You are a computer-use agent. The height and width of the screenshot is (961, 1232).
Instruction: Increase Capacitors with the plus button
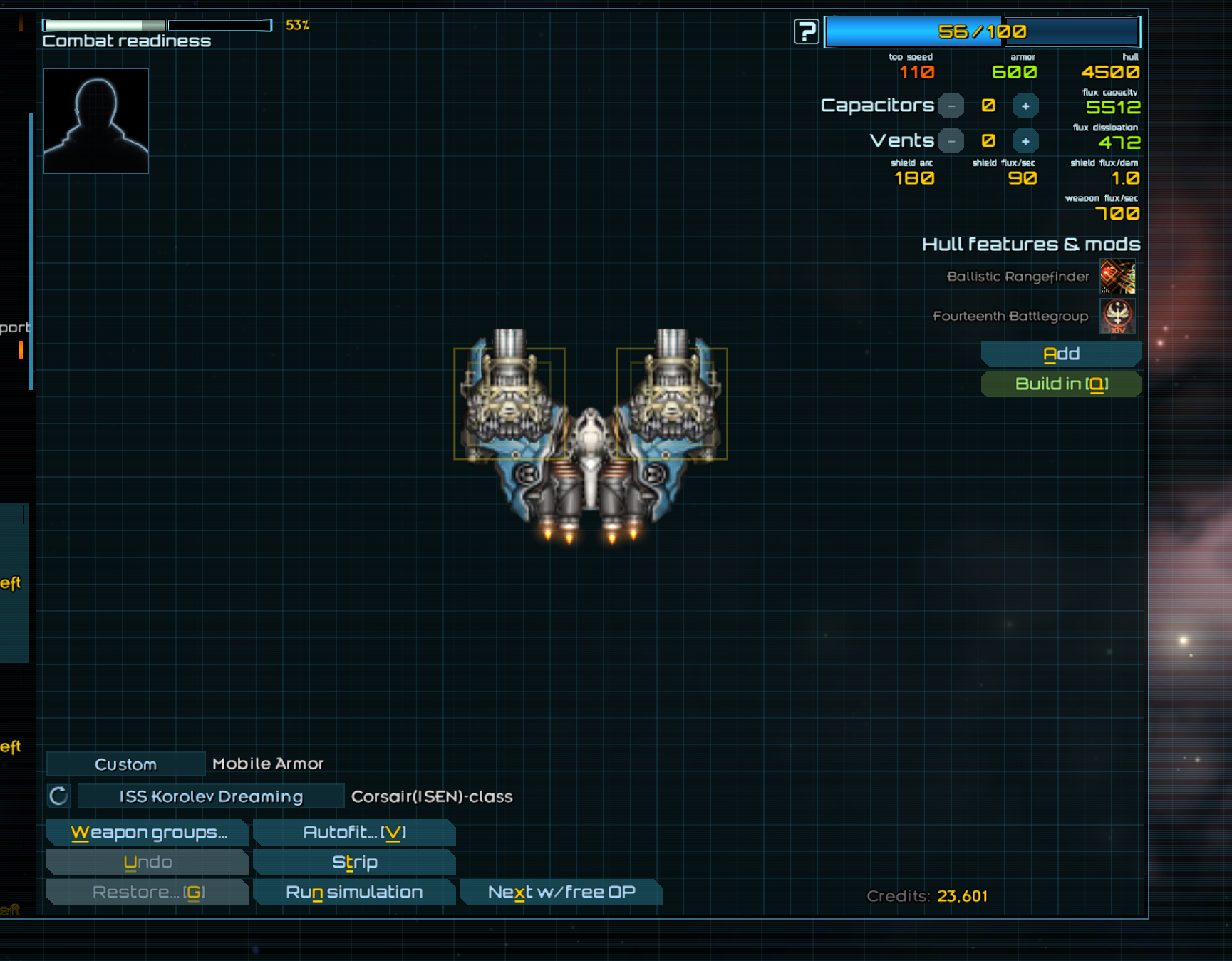pyautogui.click(x=1025, y=106)
